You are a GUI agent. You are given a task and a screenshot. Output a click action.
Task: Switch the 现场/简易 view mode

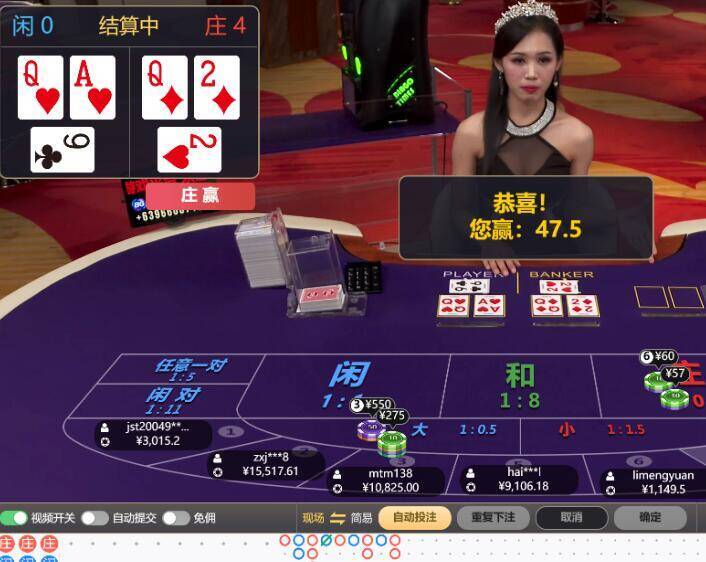337,518
